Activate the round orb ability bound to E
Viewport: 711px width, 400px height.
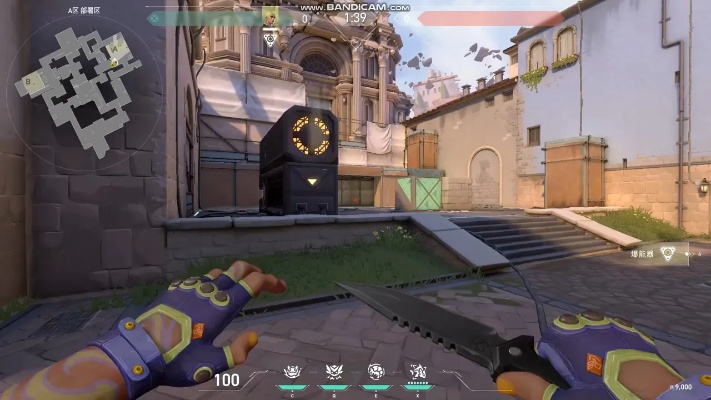tap(376, 371)
